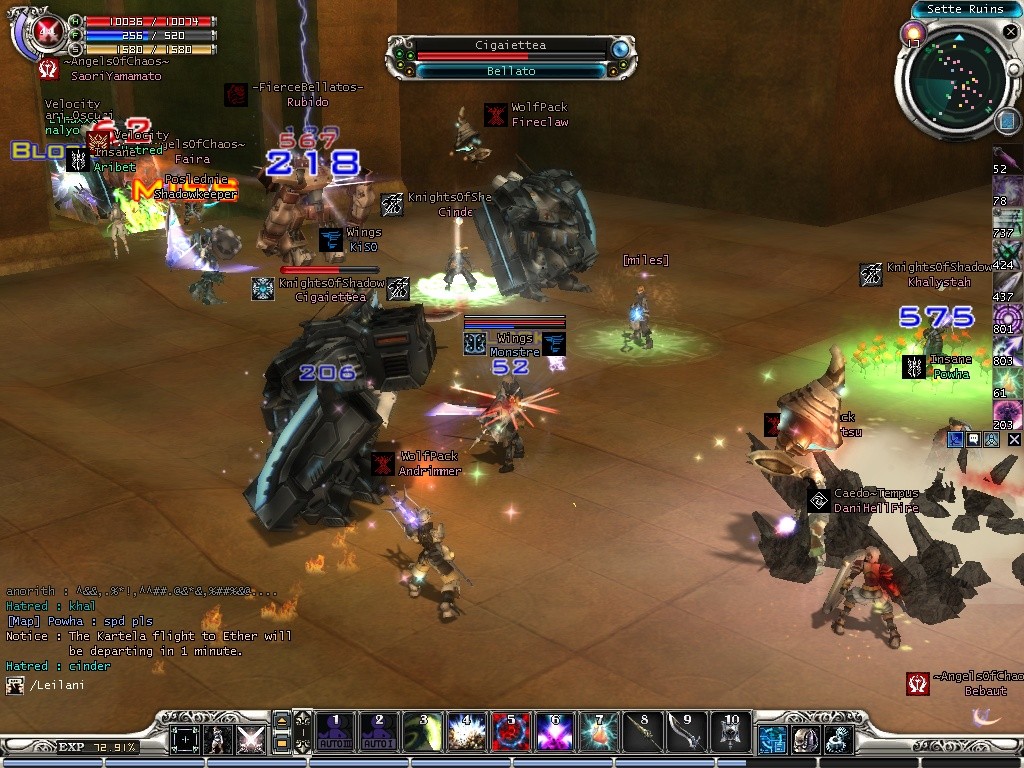This screenshot has height=768, width=1024.
Task: Trigger the white burst skill in slot 4
Action: tap(466, 733)
